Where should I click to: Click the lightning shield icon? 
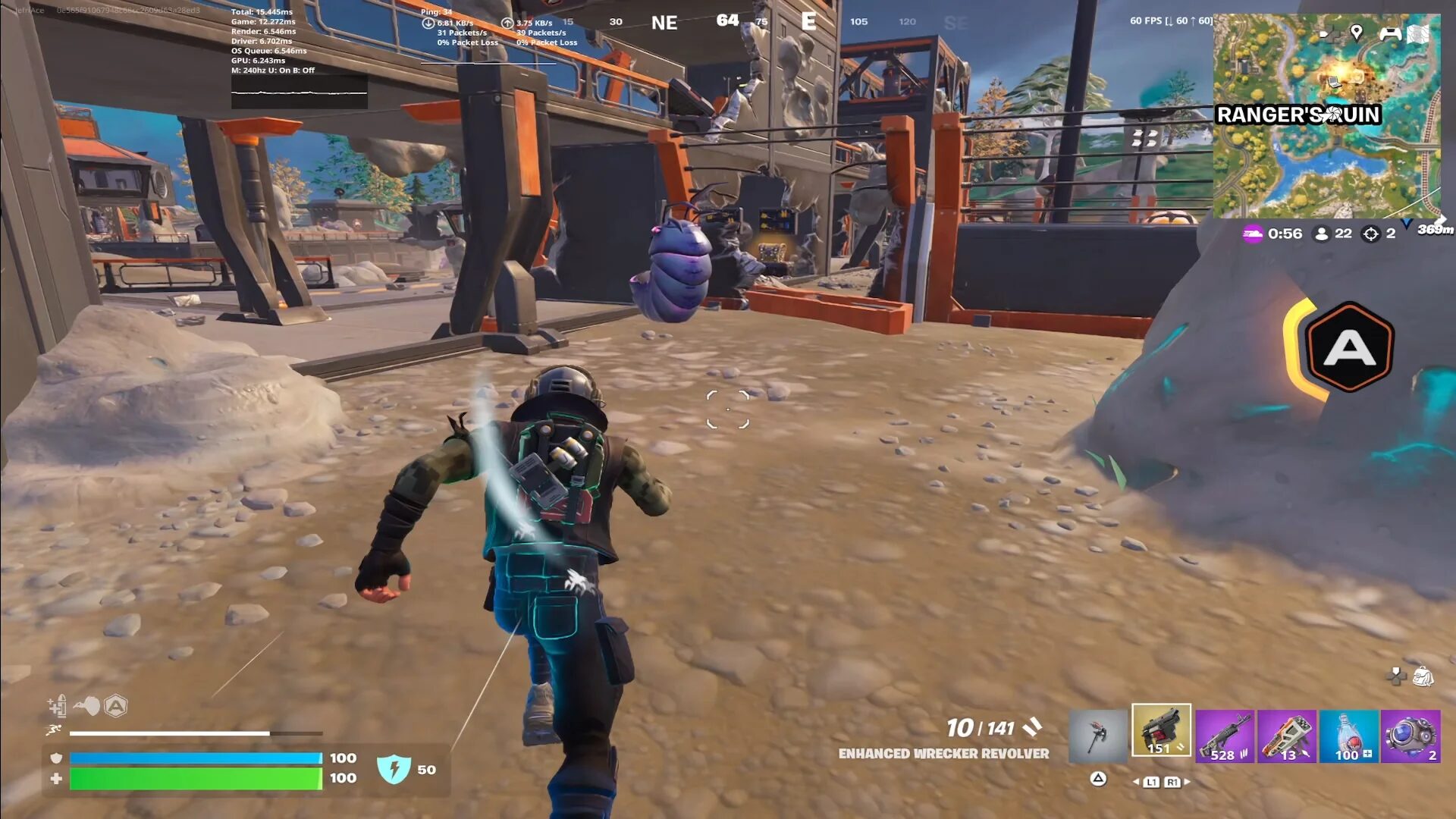tap(394, 770)
